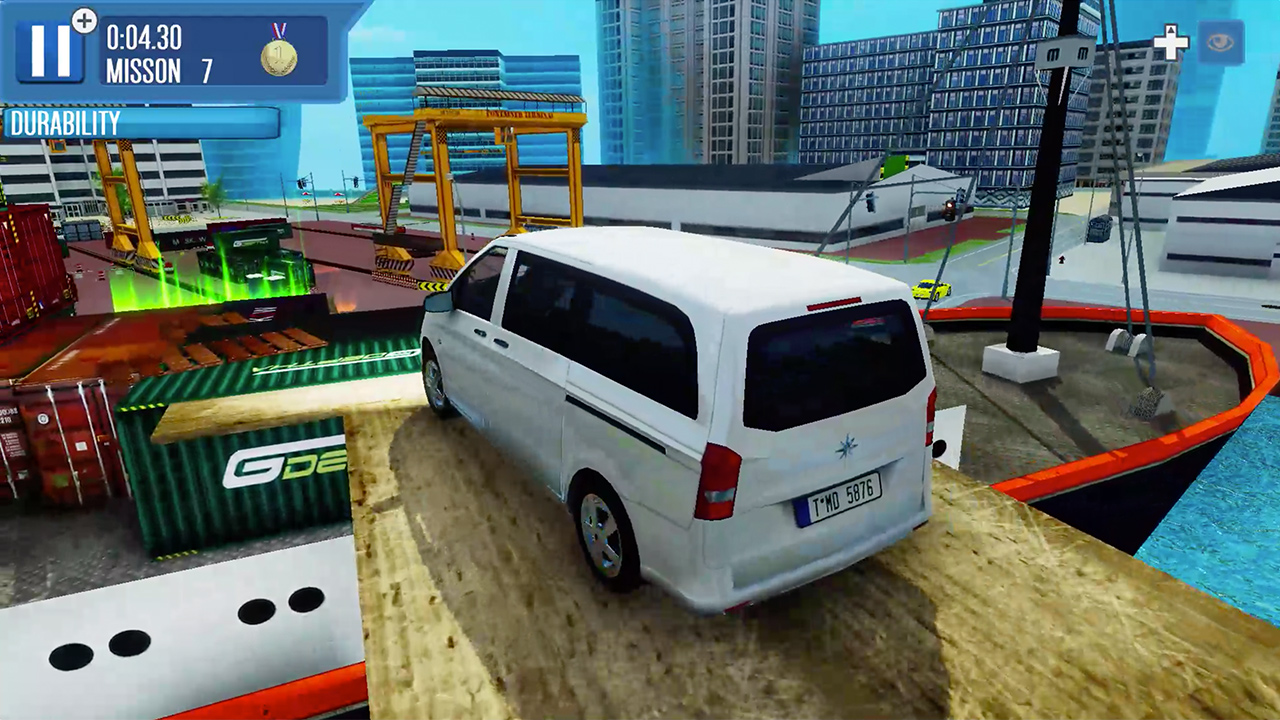
Task: Click the white van's license plate
Action: point(845,497)
